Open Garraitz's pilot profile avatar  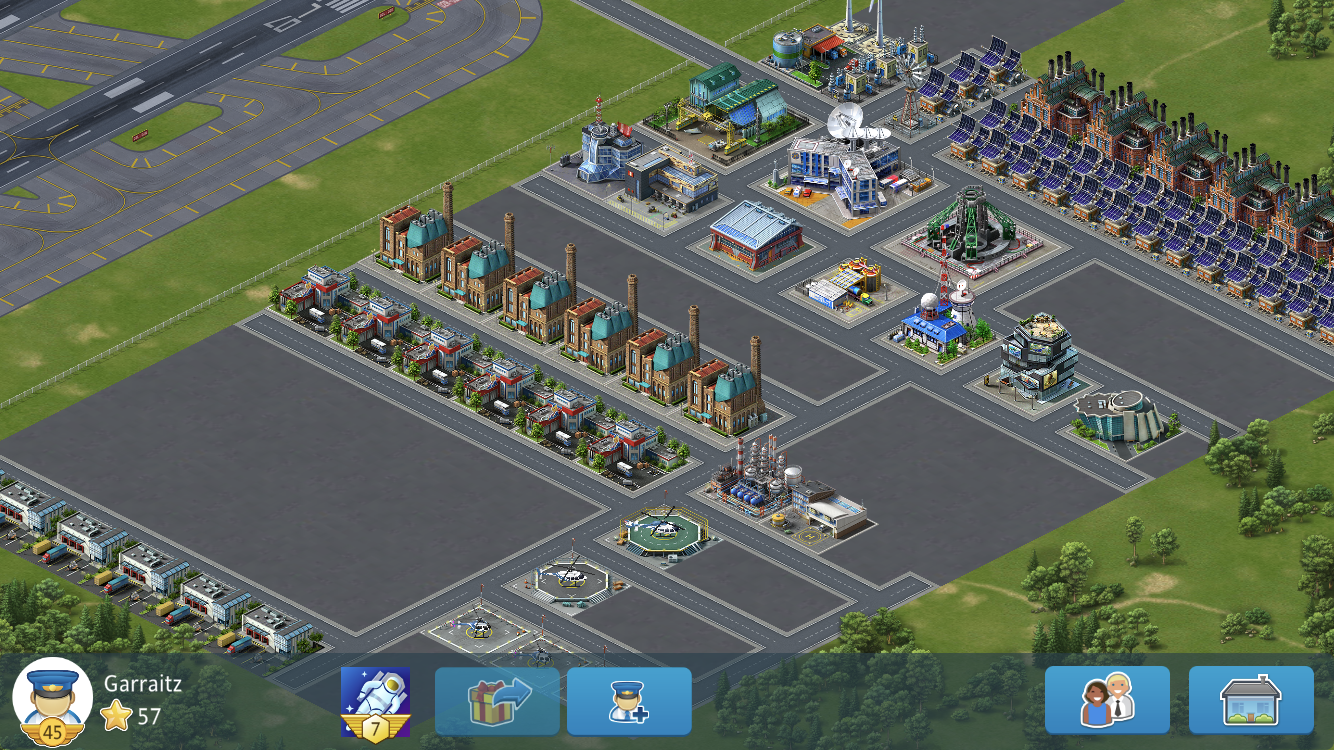point(52,698)
